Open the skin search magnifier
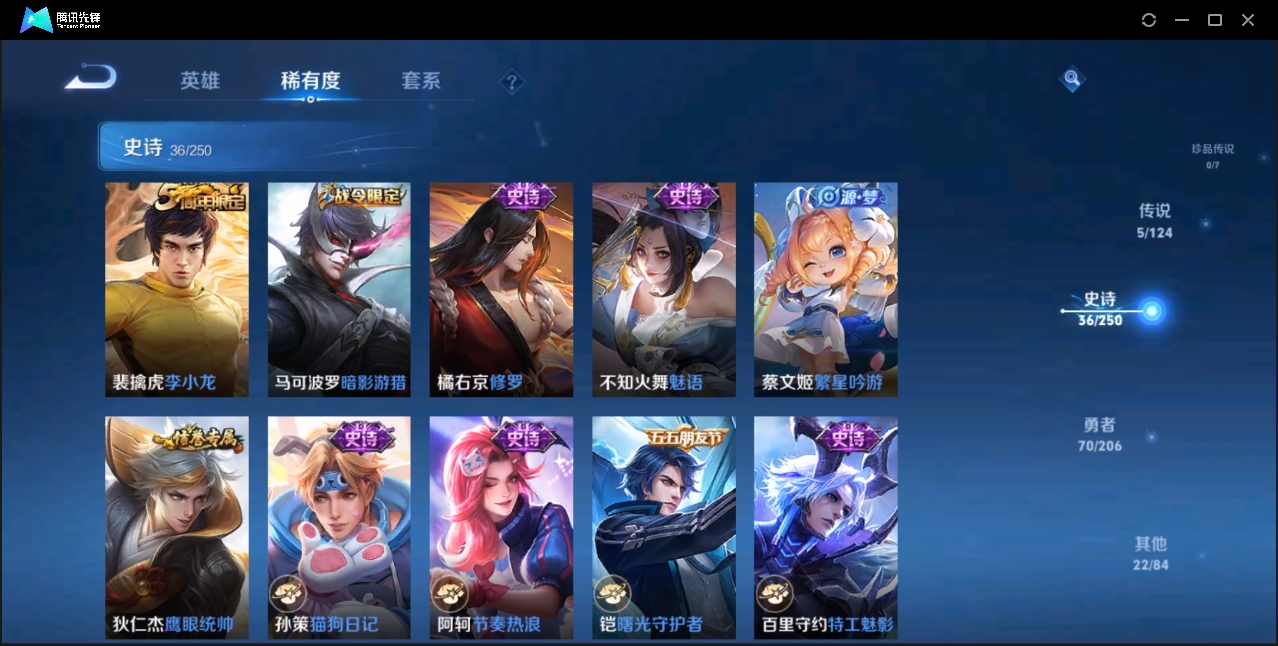 pos(1072,78)
